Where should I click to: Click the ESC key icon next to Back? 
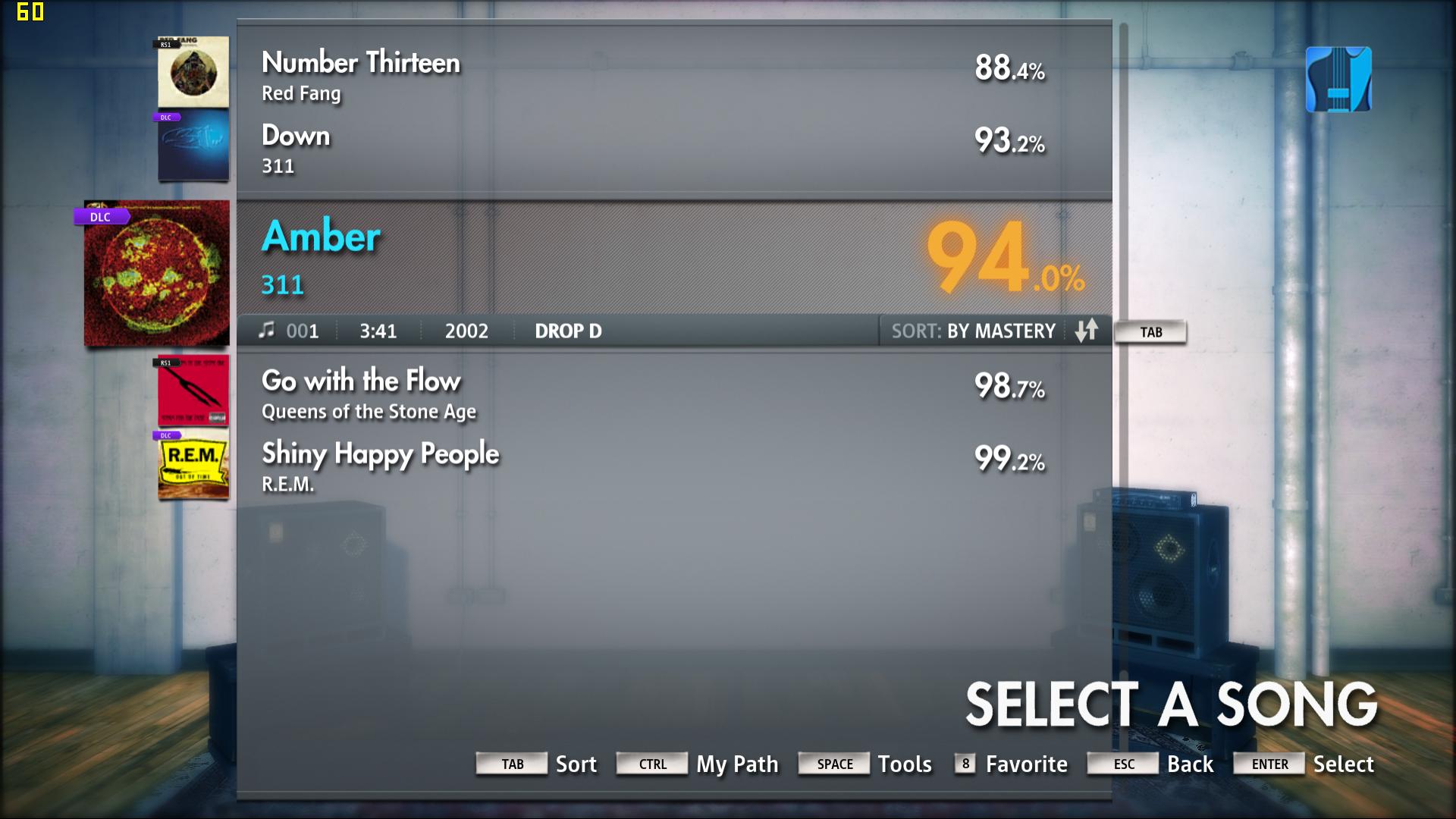pos(1122,765)
